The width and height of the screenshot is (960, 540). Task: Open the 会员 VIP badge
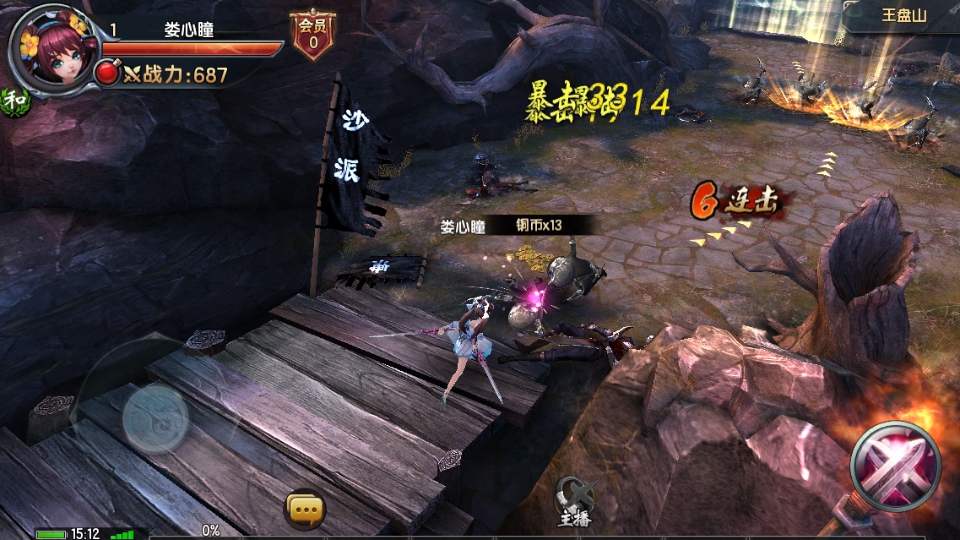click(x=313, y=35)
